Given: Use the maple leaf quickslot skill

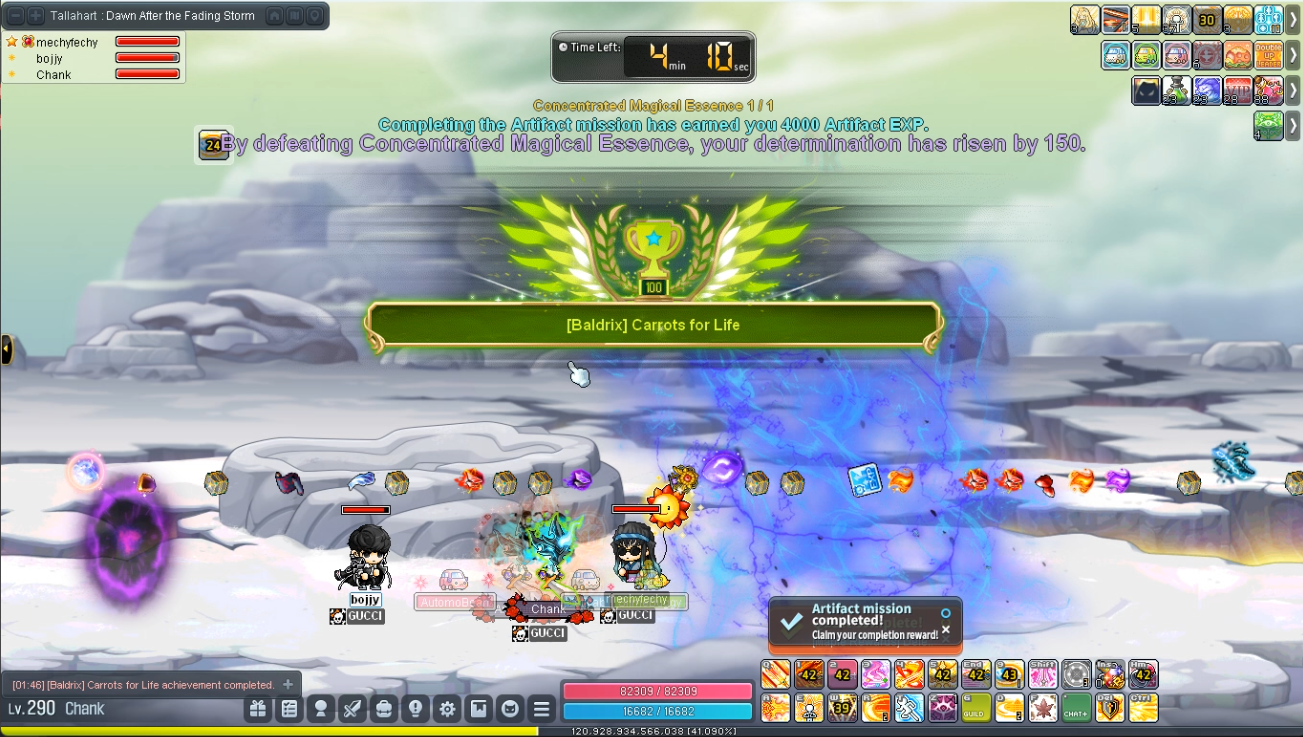Looking at the screenshot, I should tap(1043, 708).
